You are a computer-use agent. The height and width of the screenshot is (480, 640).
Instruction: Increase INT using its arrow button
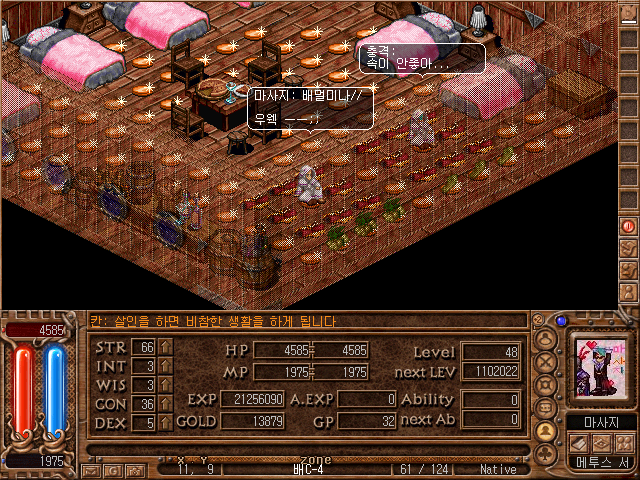coord(165,366)
